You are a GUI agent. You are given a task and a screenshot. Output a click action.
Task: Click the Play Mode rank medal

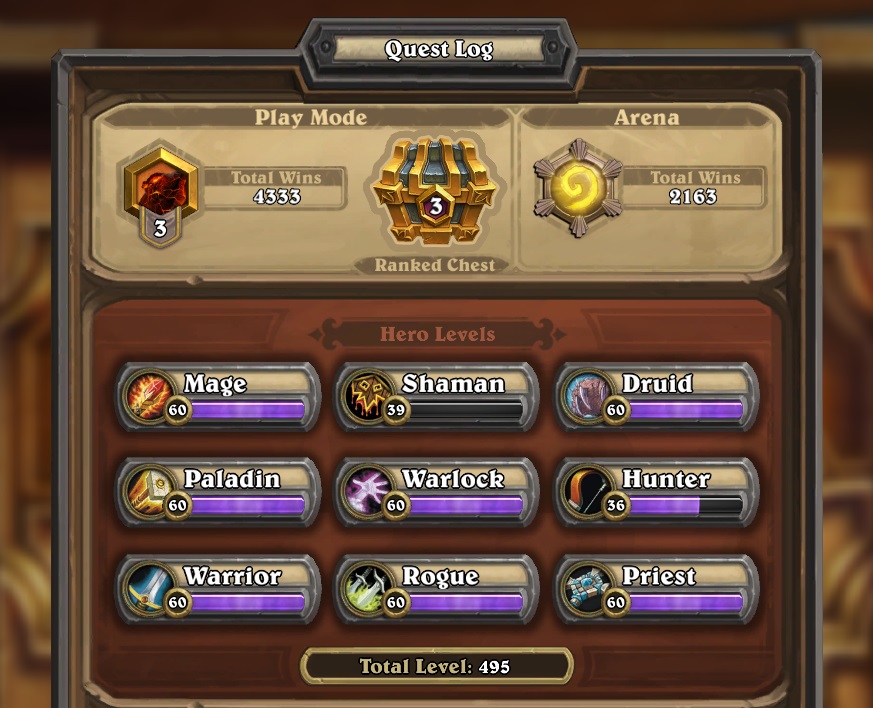160,190
